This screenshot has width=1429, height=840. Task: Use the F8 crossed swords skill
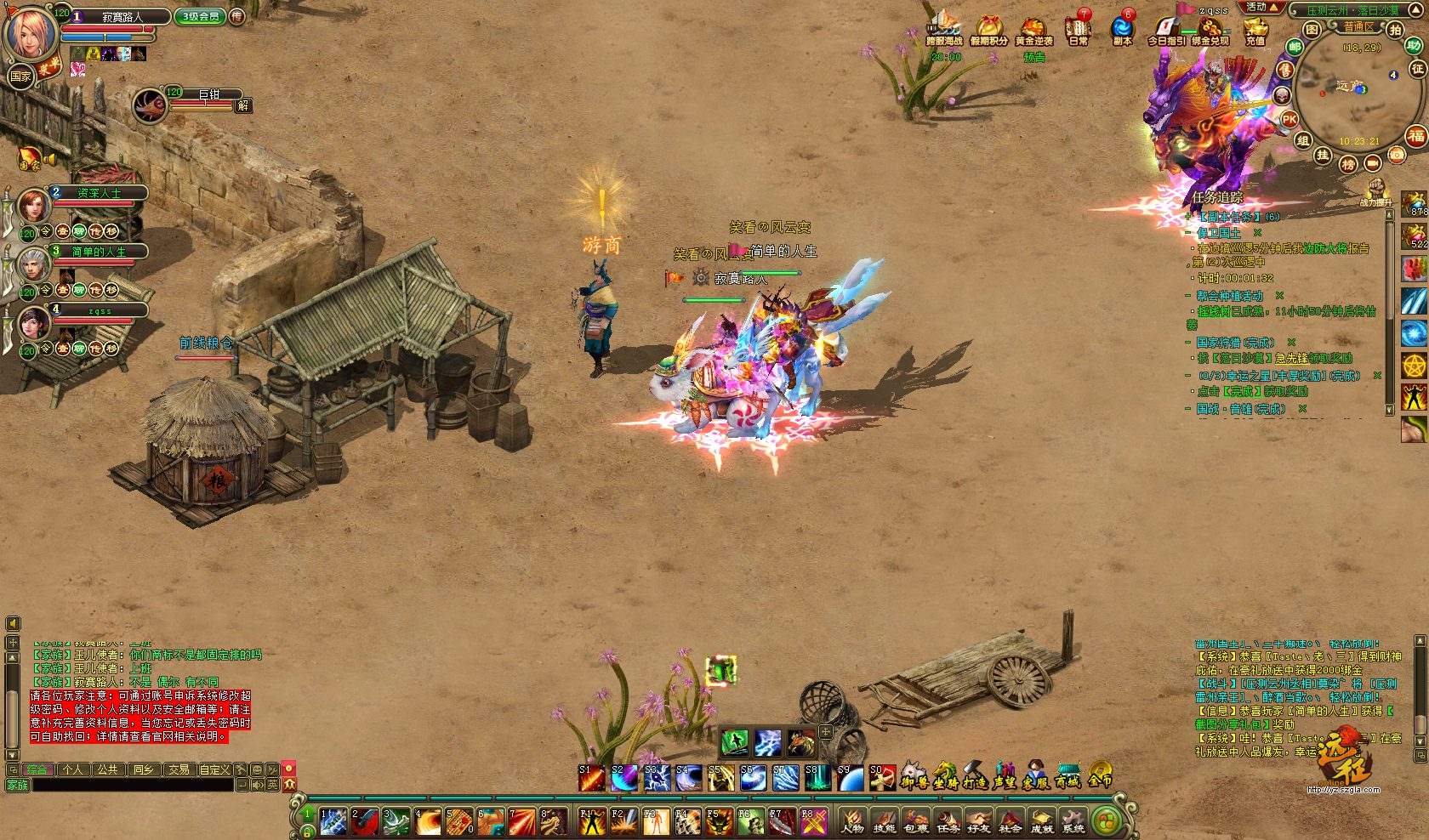point(815,822)
